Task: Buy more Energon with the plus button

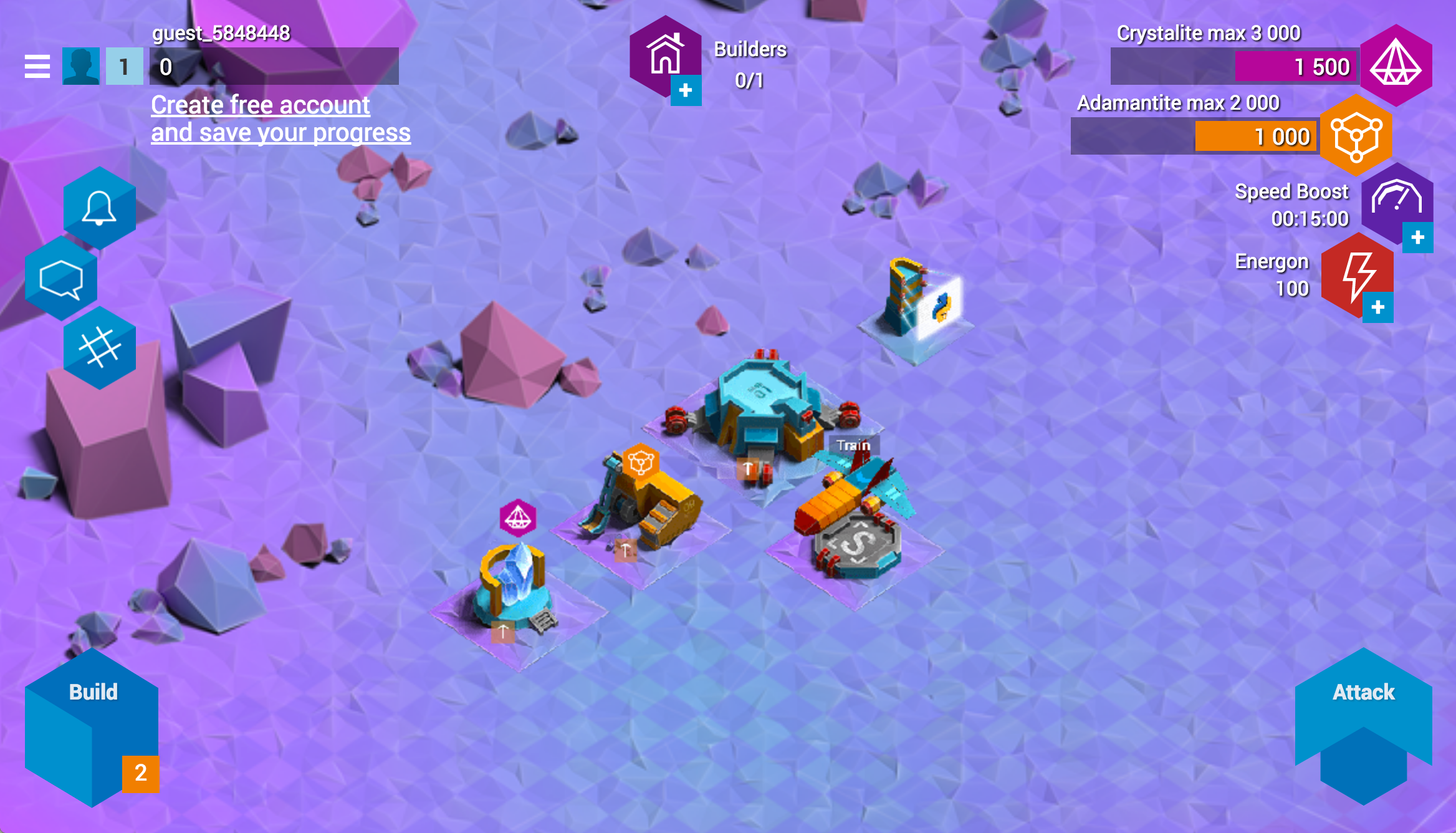Action: pyautogui.click(x=1377, y=307)
